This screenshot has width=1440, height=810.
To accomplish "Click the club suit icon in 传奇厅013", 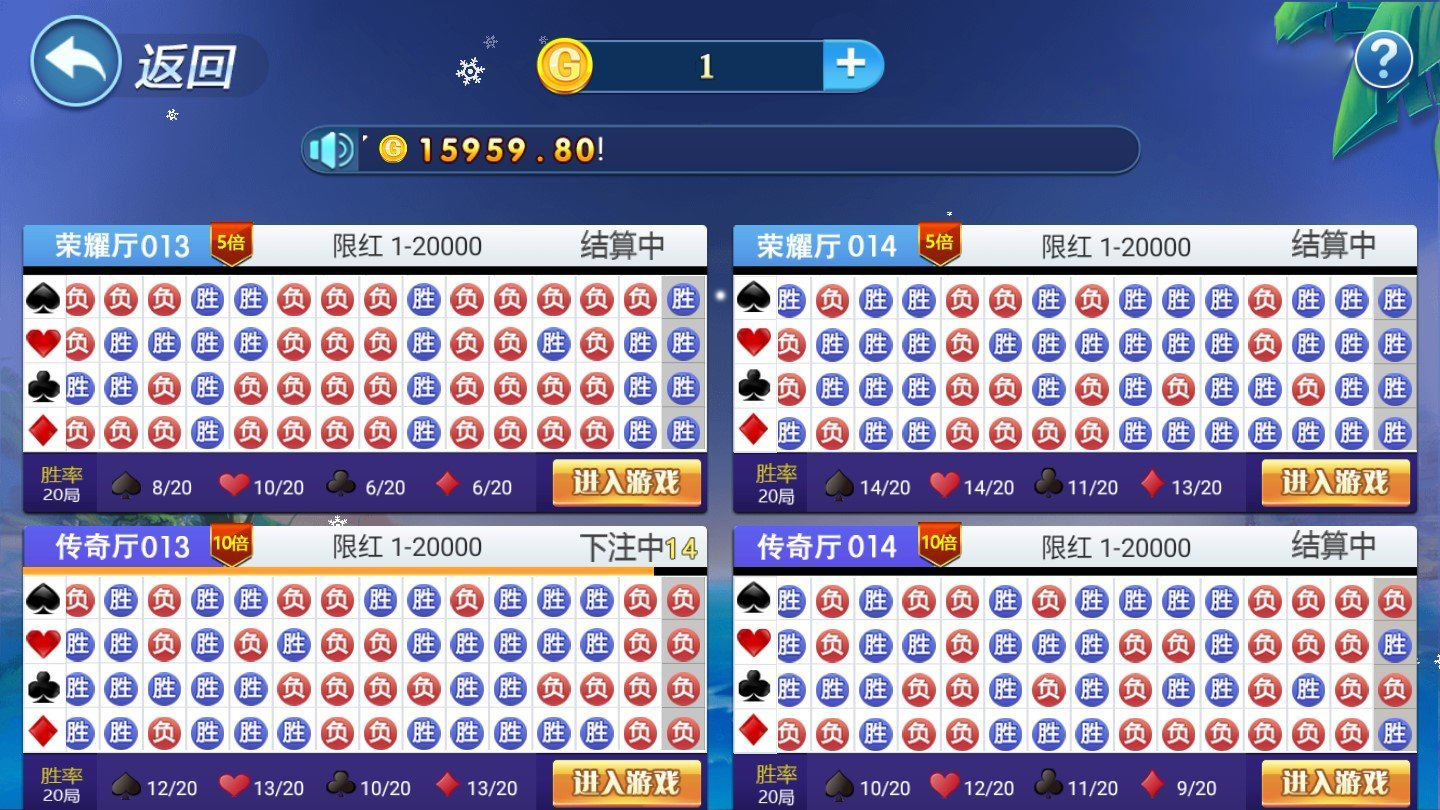I will point(38,689).
